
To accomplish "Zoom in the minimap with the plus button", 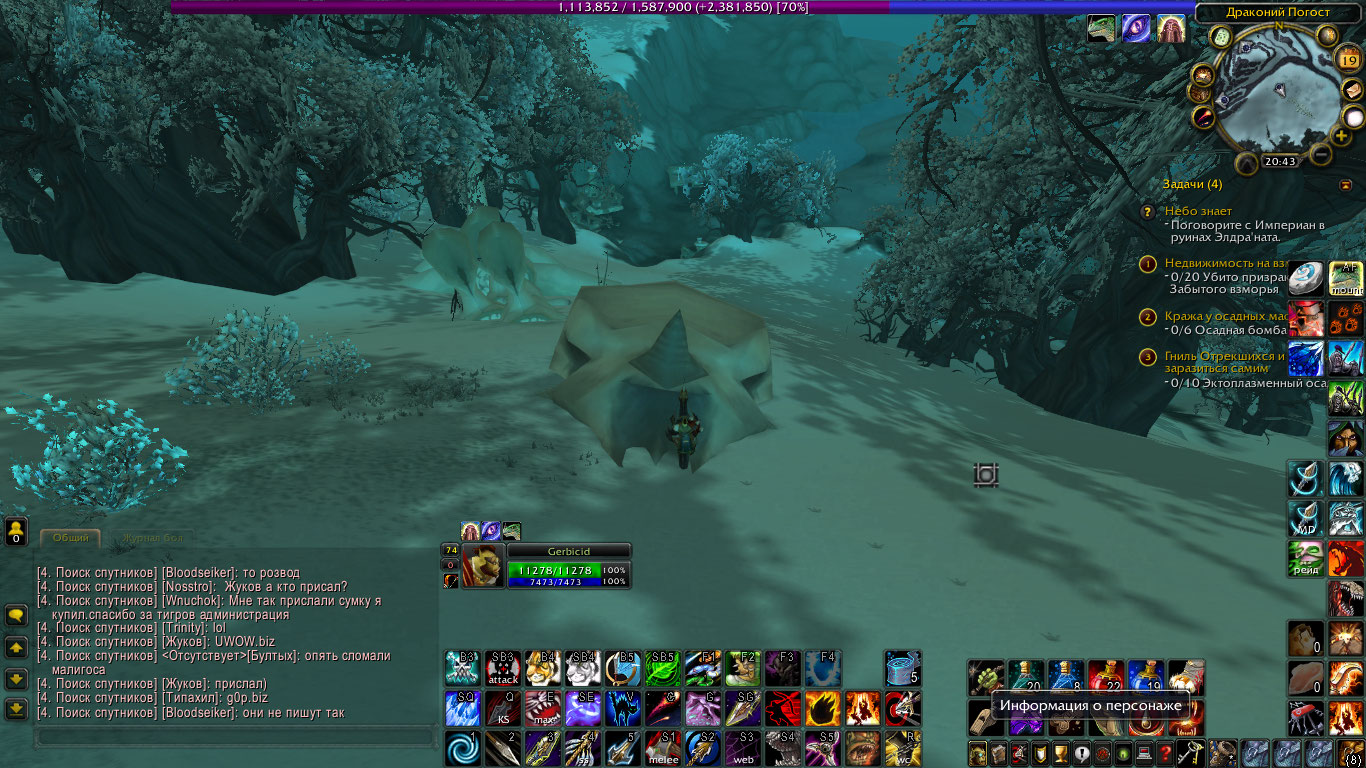I will pyautogui.click(x=1341, y=136).
